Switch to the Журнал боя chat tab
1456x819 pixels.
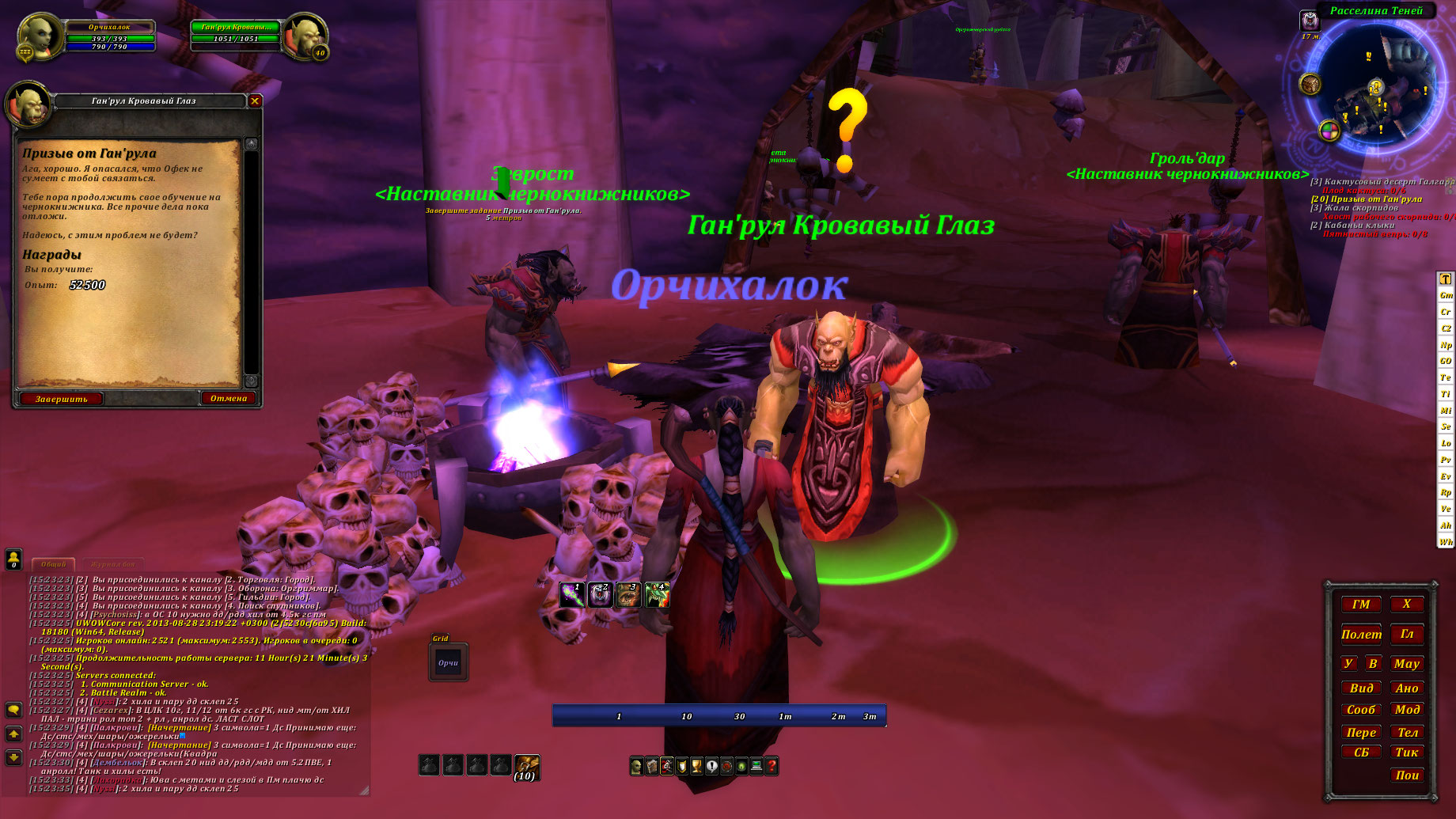113,564
